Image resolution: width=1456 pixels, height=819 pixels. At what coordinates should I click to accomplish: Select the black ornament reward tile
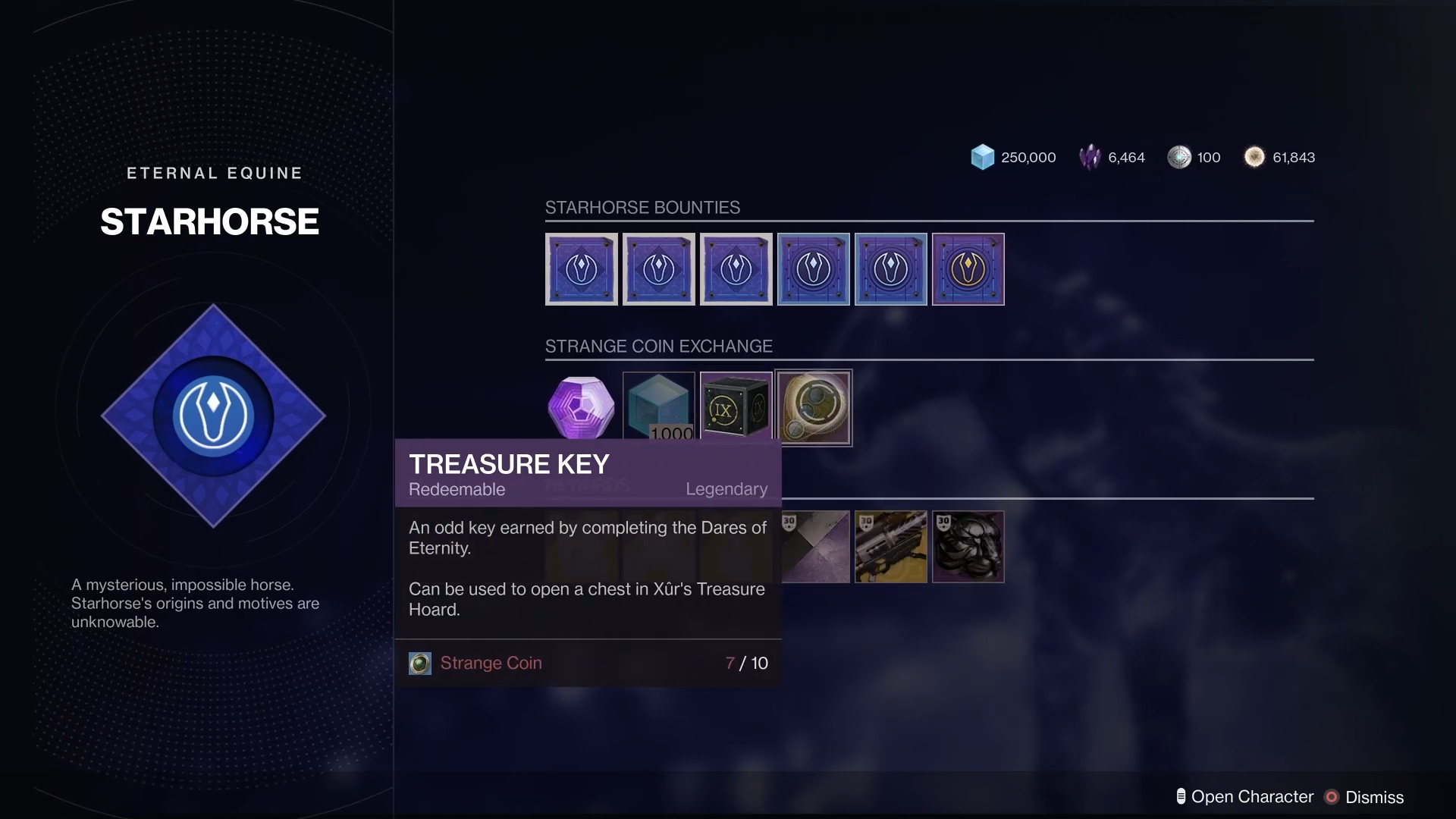968,547
